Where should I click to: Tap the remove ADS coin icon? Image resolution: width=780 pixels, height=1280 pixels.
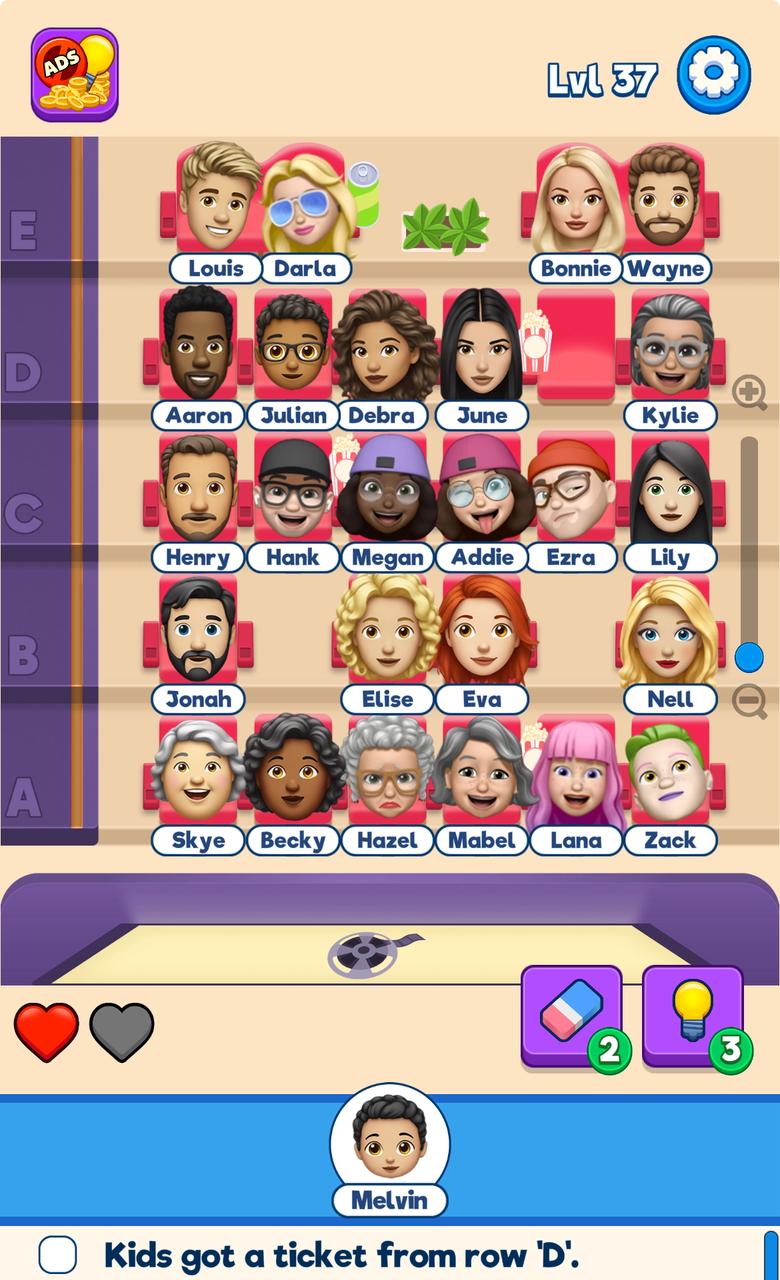(x=75, y=75)
